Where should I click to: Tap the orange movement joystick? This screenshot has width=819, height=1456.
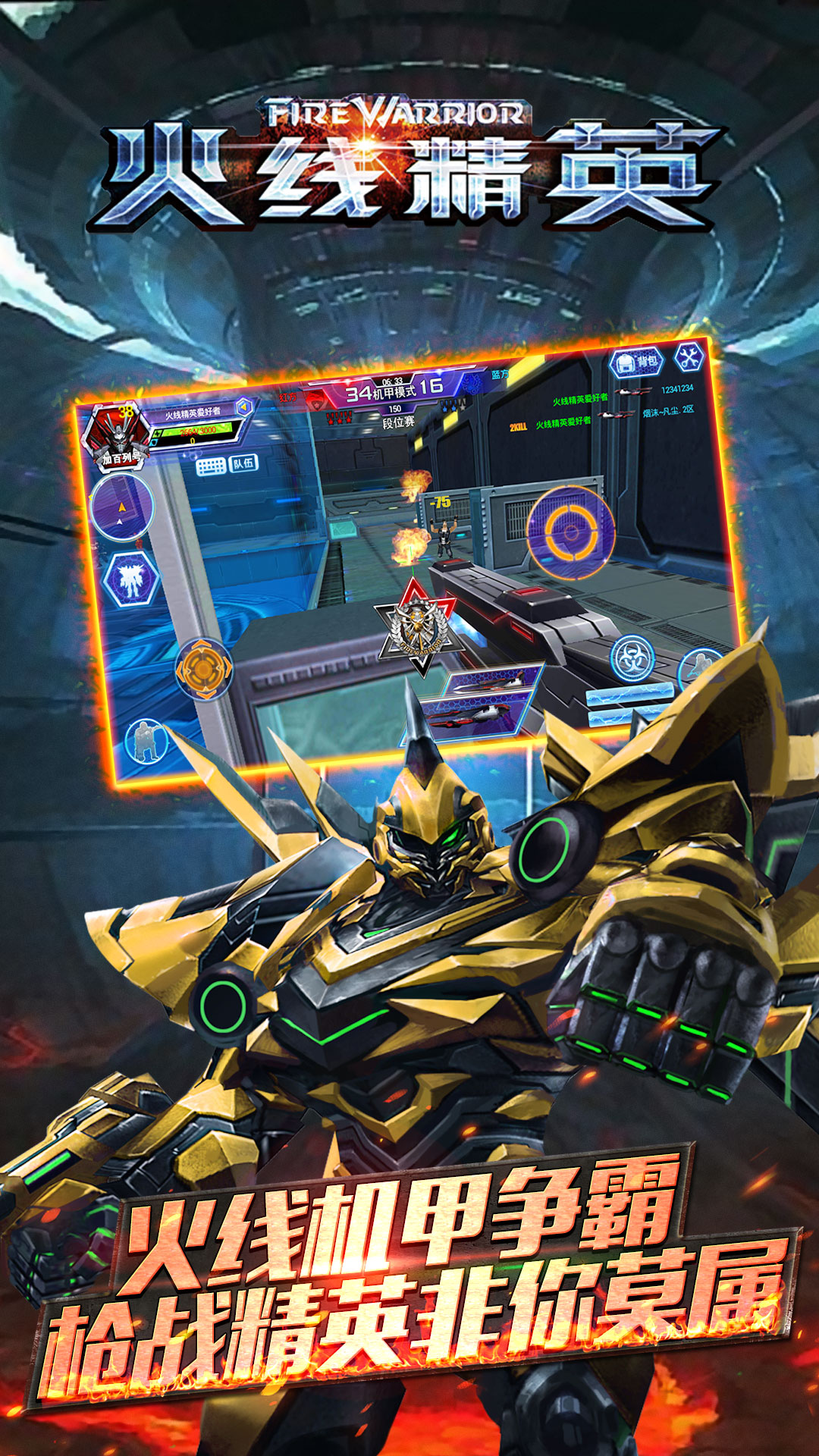pyautogui.click(x=203, y=668)
